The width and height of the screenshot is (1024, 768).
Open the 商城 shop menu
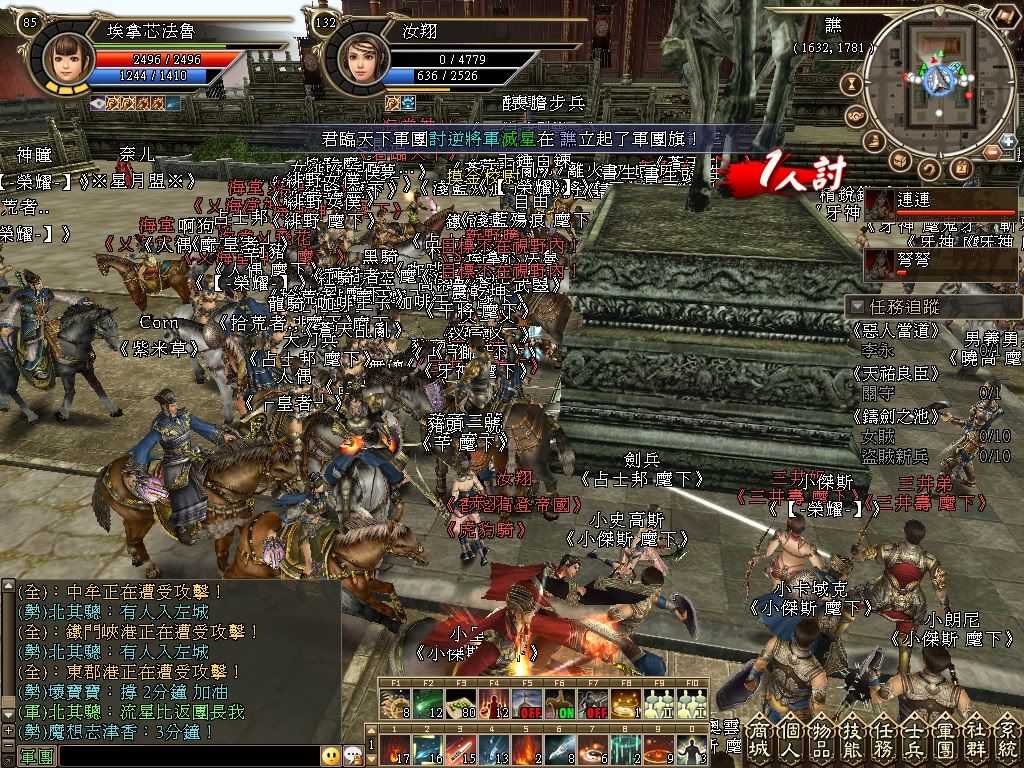point(759,738)
